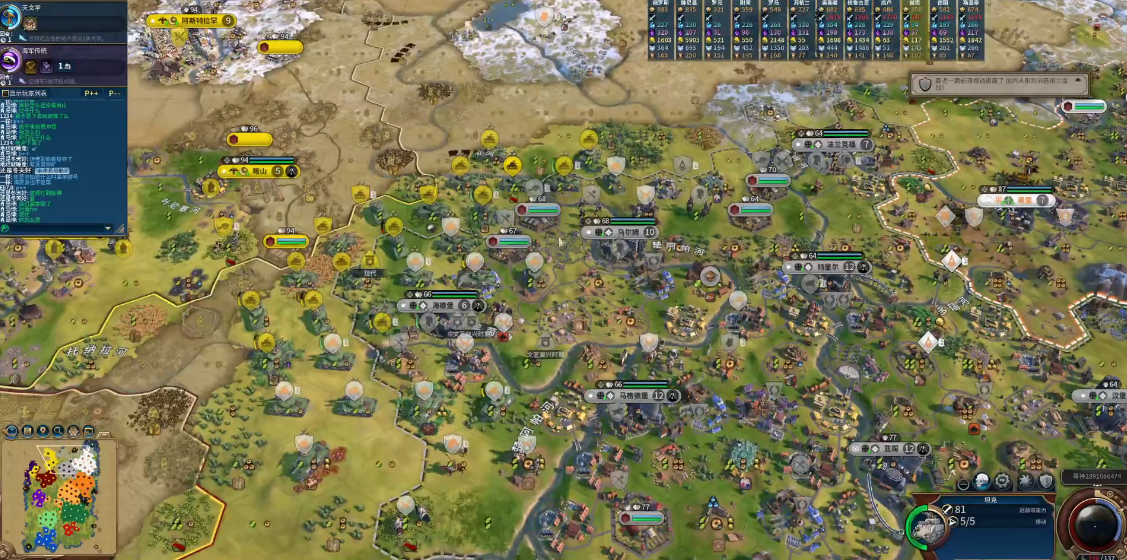Click the P++ chat panel button
This screenshot has height=560, width=1127.
click(91, 93)
